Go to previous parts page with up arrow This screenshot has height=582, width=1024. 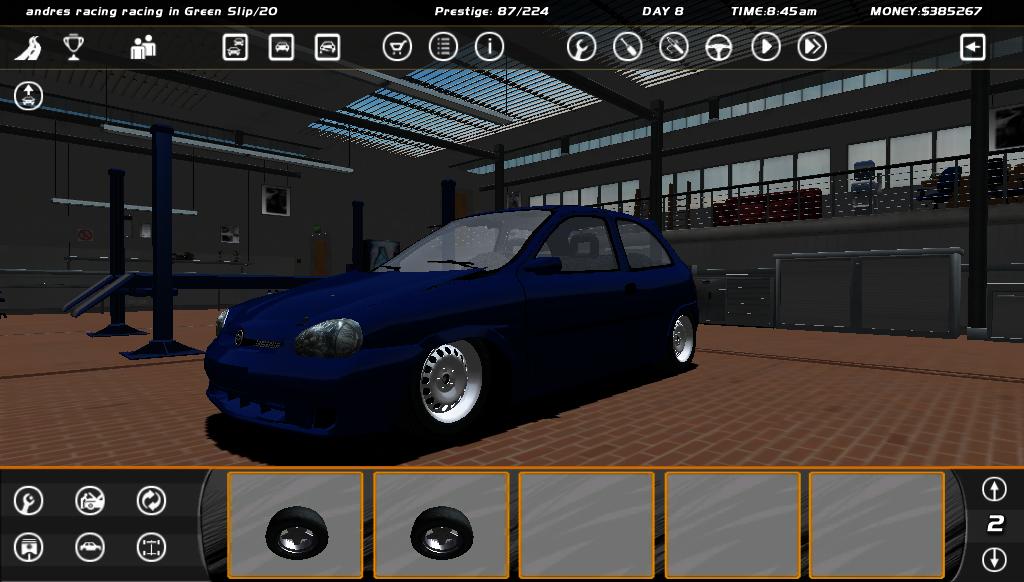(994, 488)
